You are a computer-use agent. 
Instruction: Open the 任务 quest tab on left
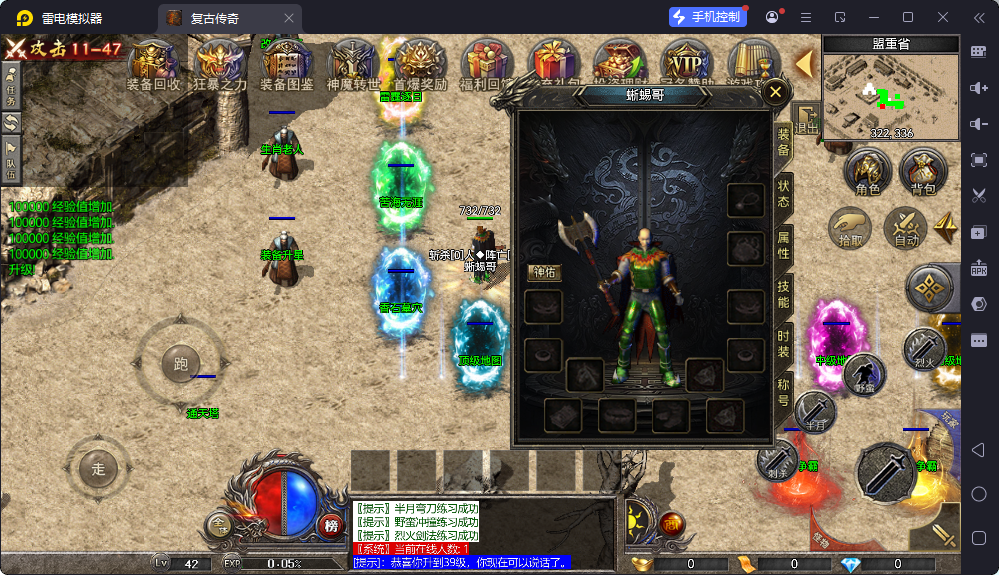pyautogui.click(x=12, y=84)
